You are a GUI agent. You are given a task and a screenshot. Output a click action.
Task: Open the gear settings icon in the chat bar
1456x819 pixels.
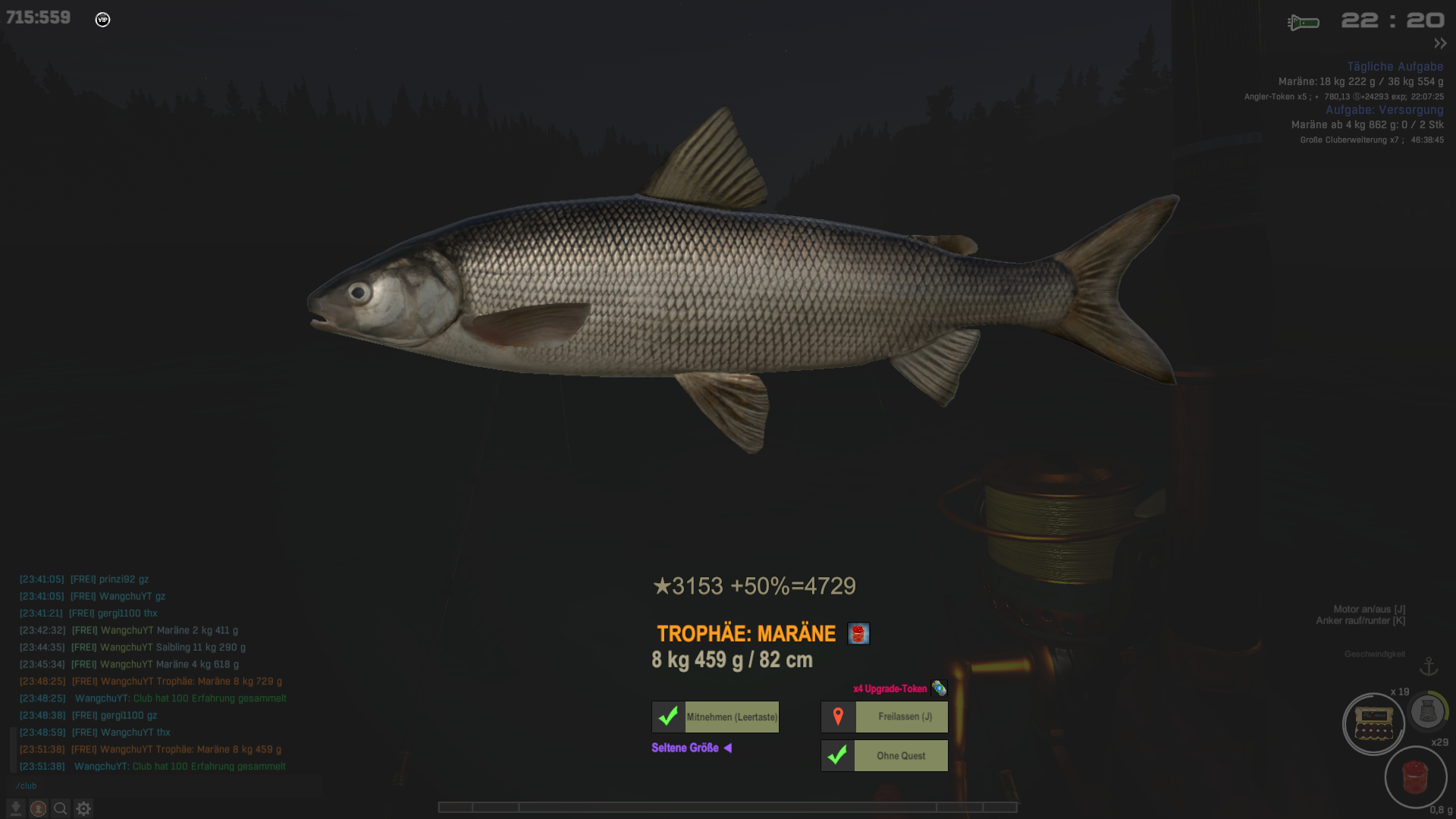click(83, 808)
